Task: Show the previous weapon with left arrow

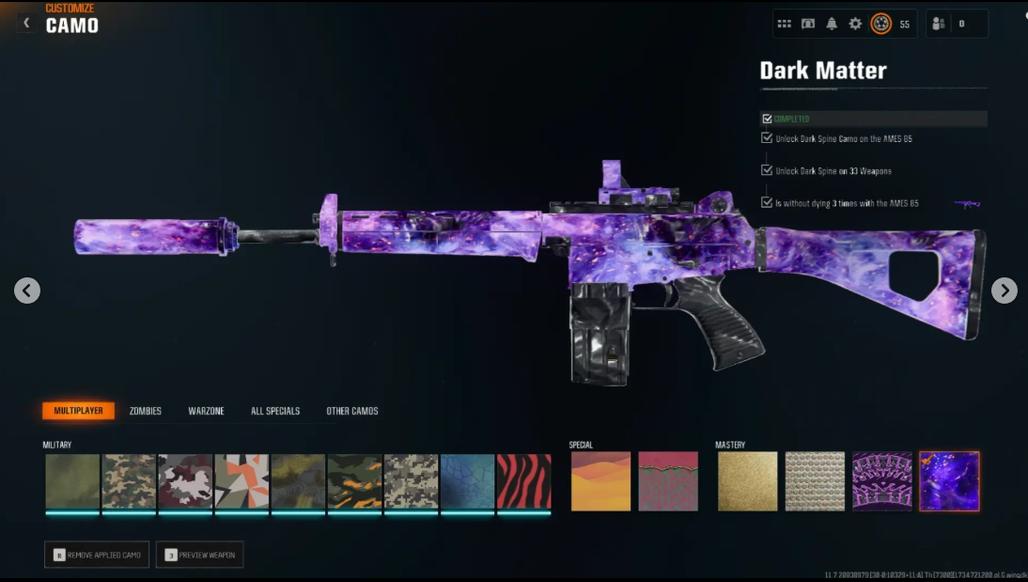Action: 27,291
